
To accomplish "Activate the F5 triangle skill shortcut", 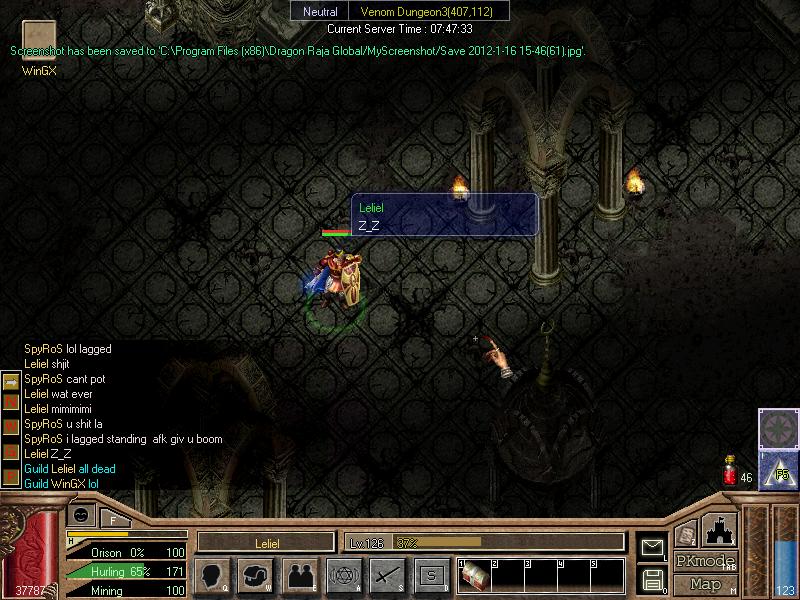I will click(779, 469).
